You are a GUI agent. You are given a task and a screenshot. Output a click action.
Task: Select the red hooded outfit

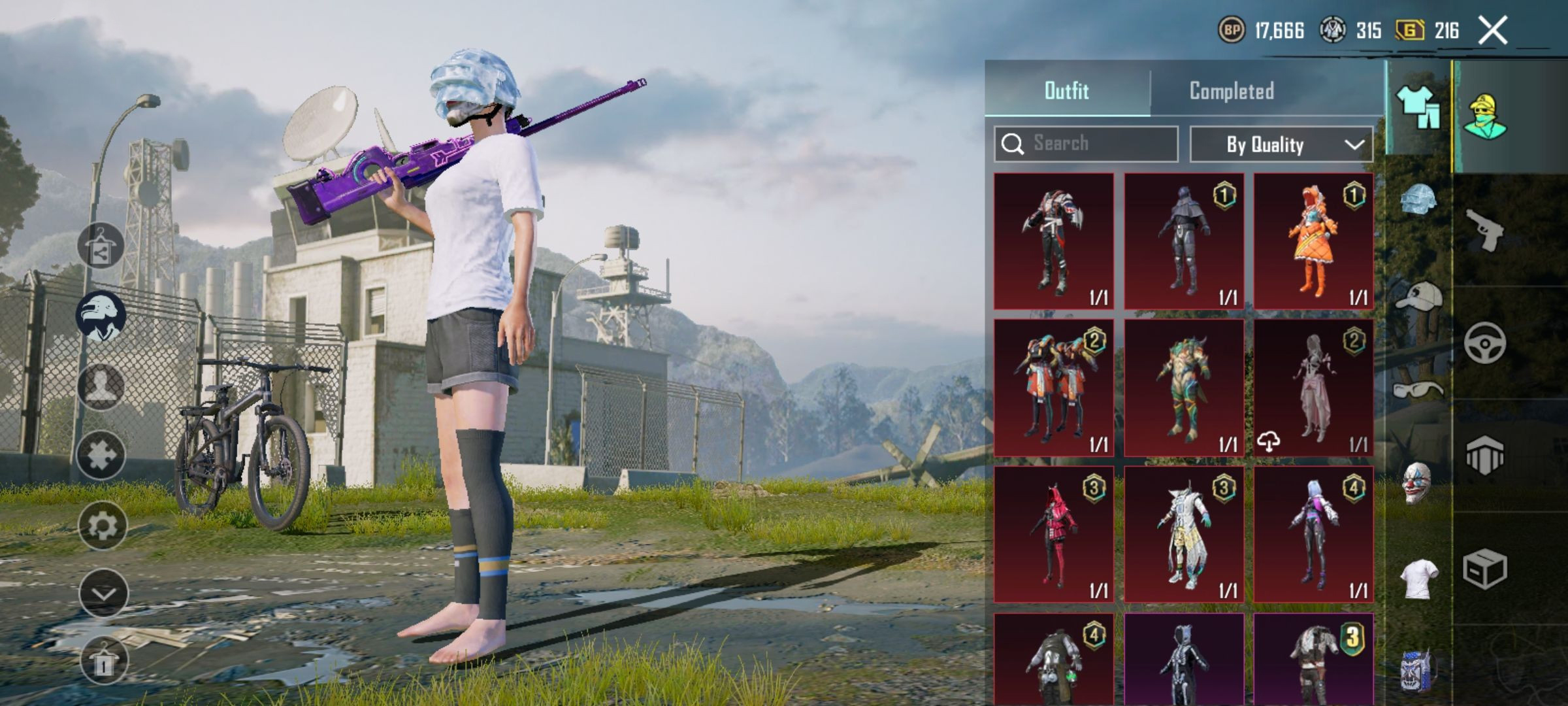click(x=1054, y=534)
